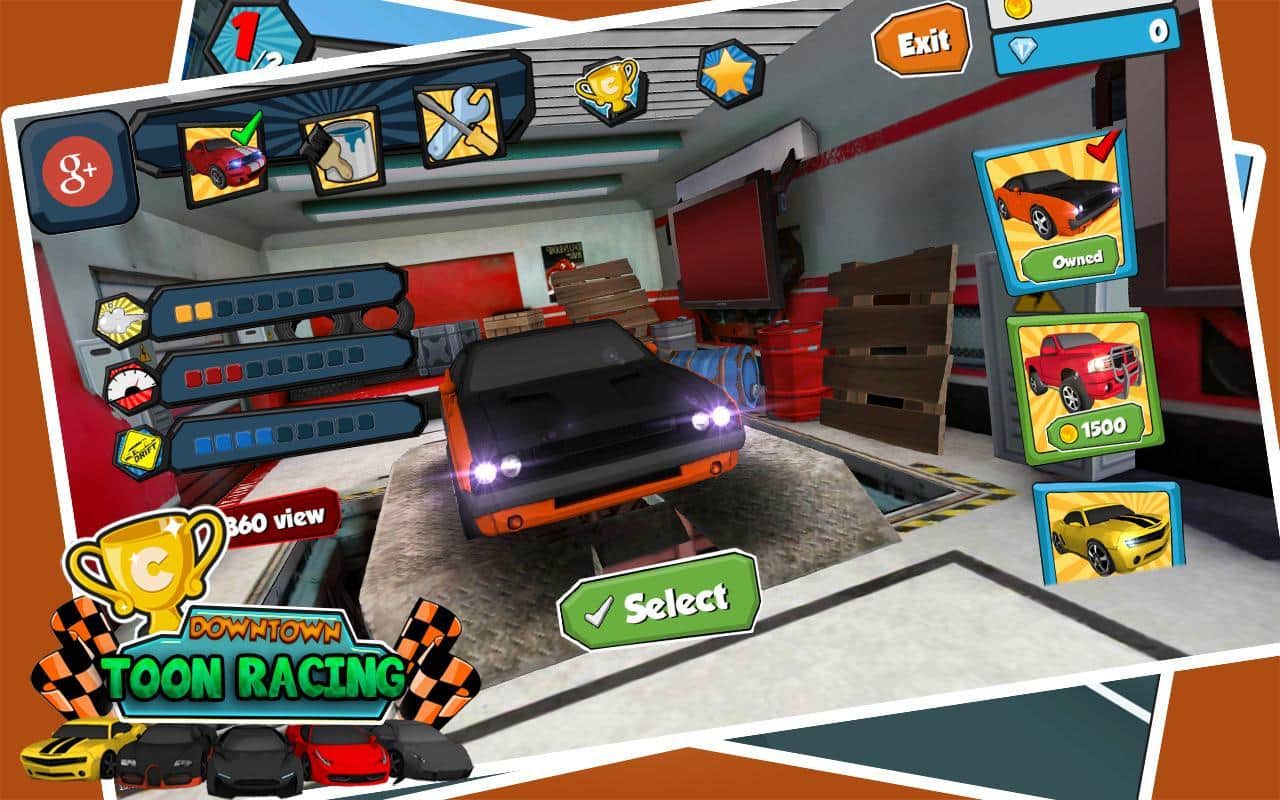Select the car selection icon with green checkmark
This screenshot has width=1280, height=800.
click(x=222, y=155)
